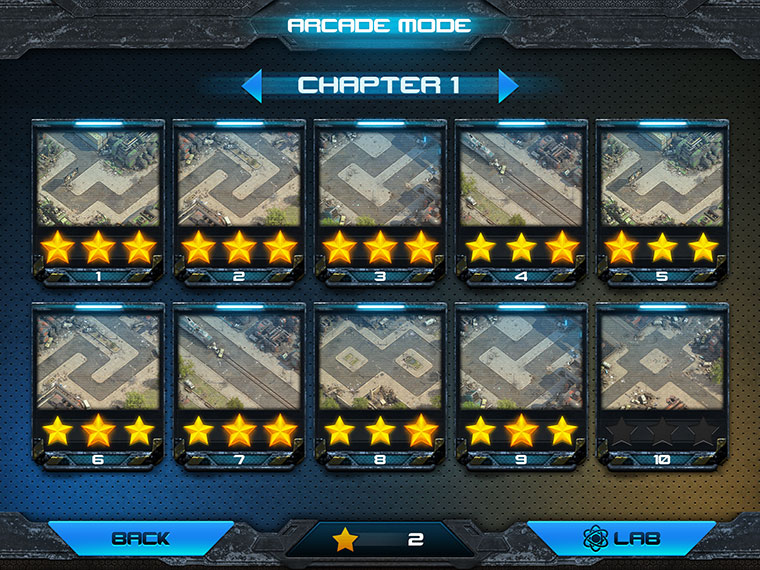Select level 8 mission

[380, 386]
